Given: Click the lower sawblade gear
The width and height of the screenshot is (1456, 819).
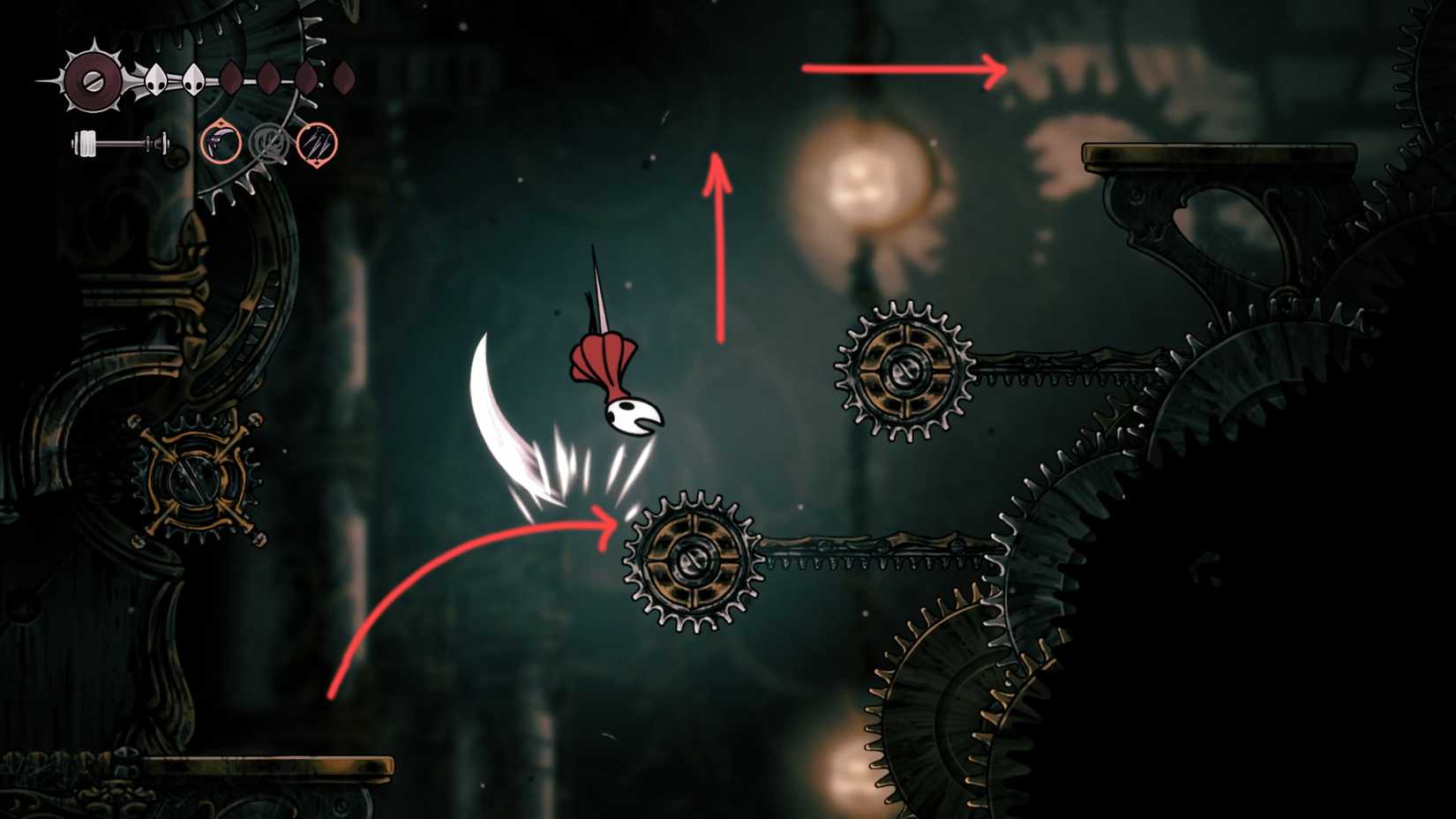Looking at the screenshot, I should coord(693,560).
